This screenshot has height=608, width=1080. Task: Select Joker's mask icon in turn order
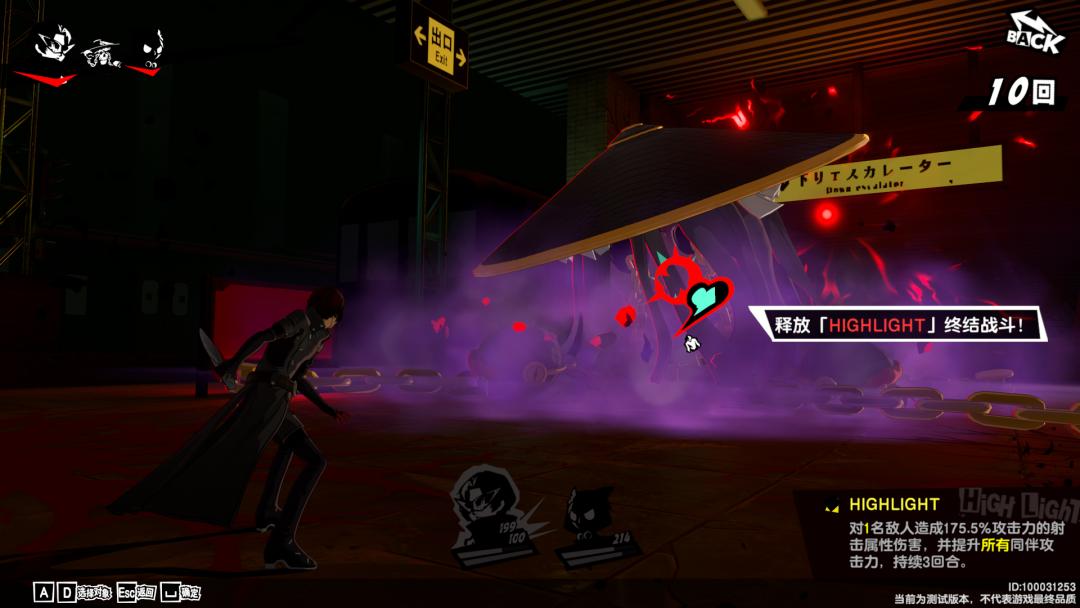(x=53, y=47)
